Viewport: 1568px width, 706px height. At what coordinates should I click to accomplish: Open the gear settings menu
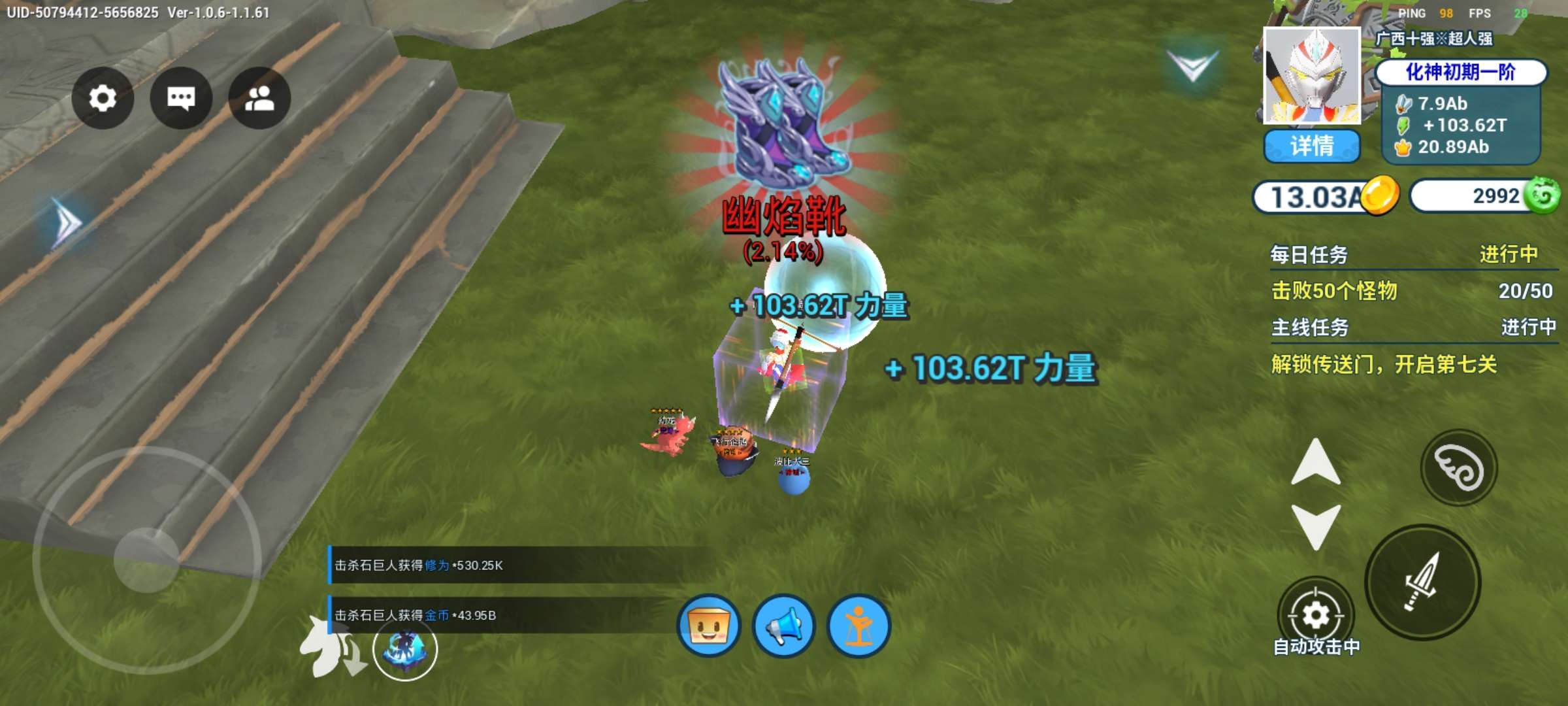point(103,98)
